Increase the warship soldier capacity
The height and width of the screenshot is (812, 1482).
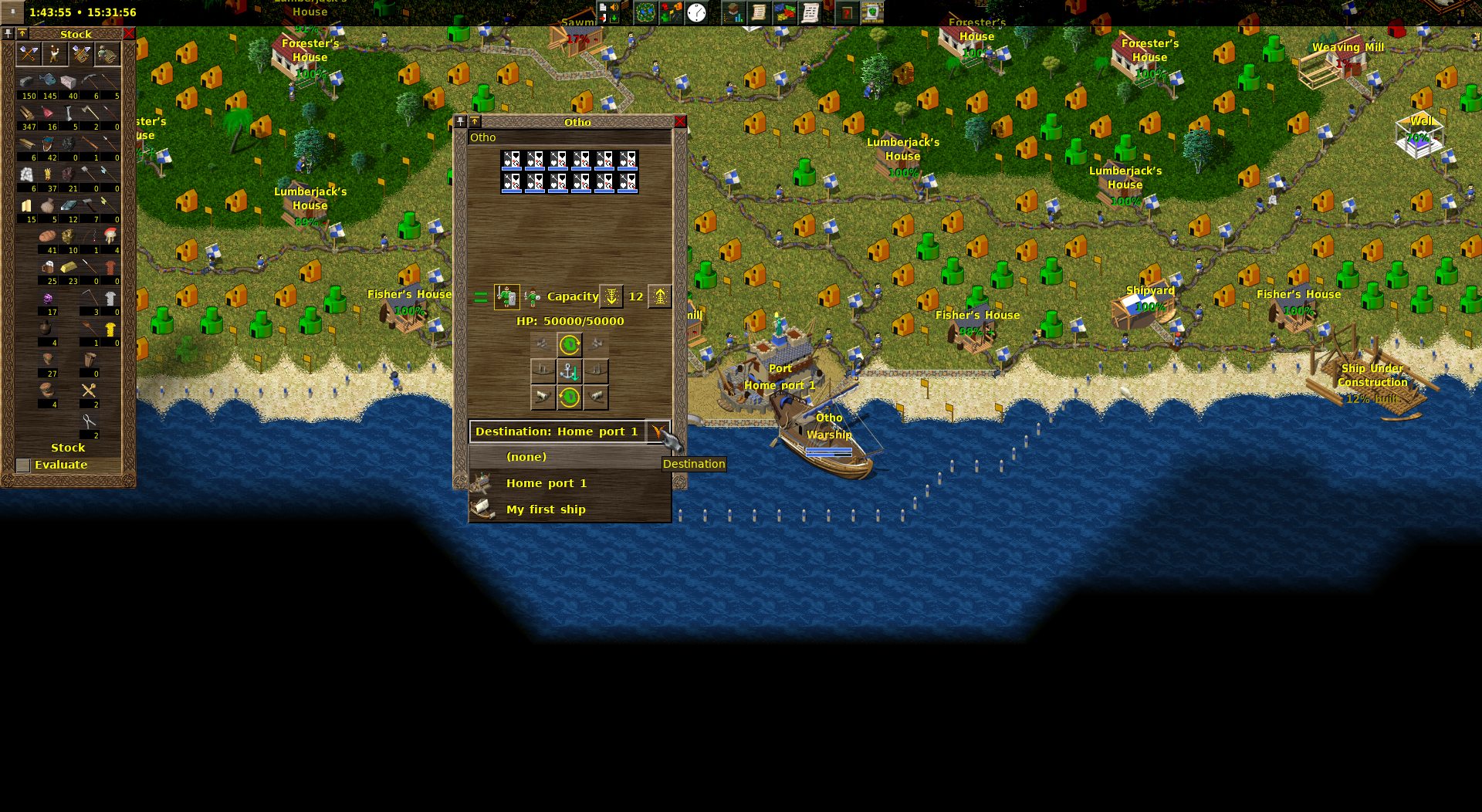click(x=660, y=296)
